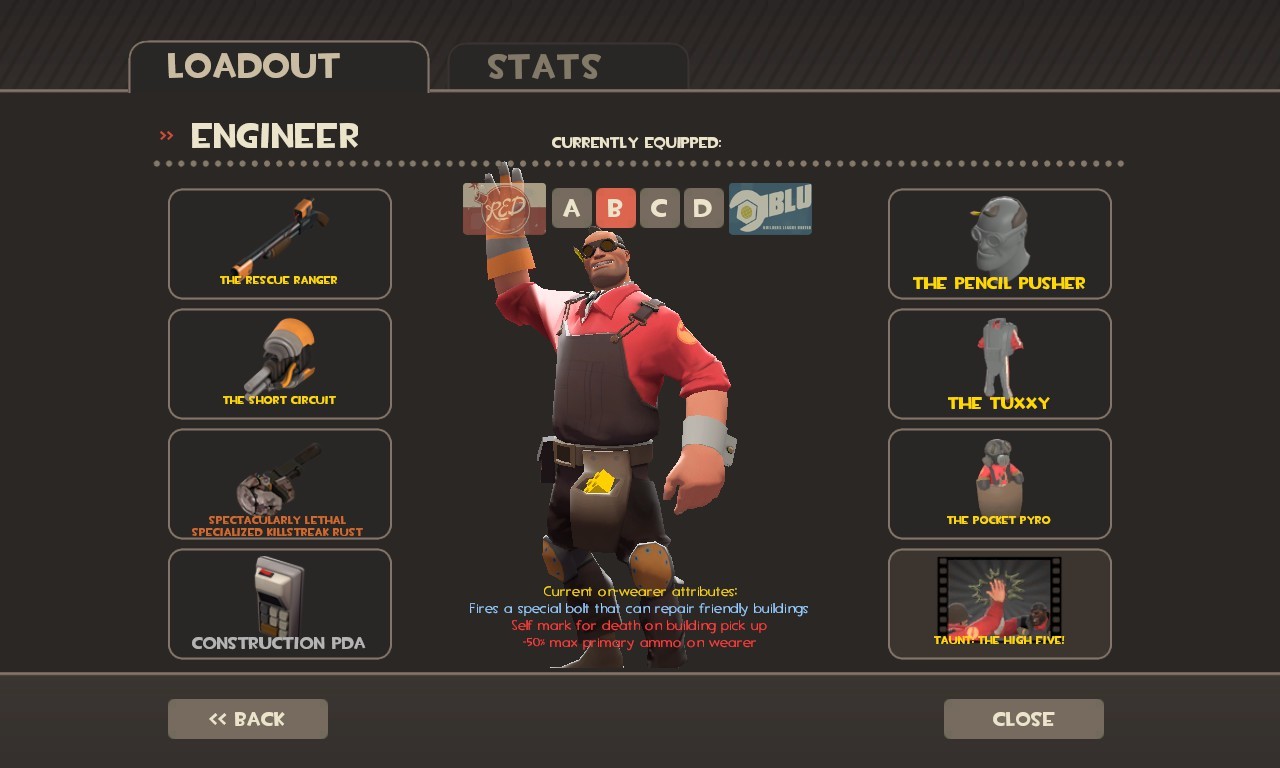This screenshot has width=1280, height=768.
Task: Activate loadout preset B
Action: [x=615, y=208]
